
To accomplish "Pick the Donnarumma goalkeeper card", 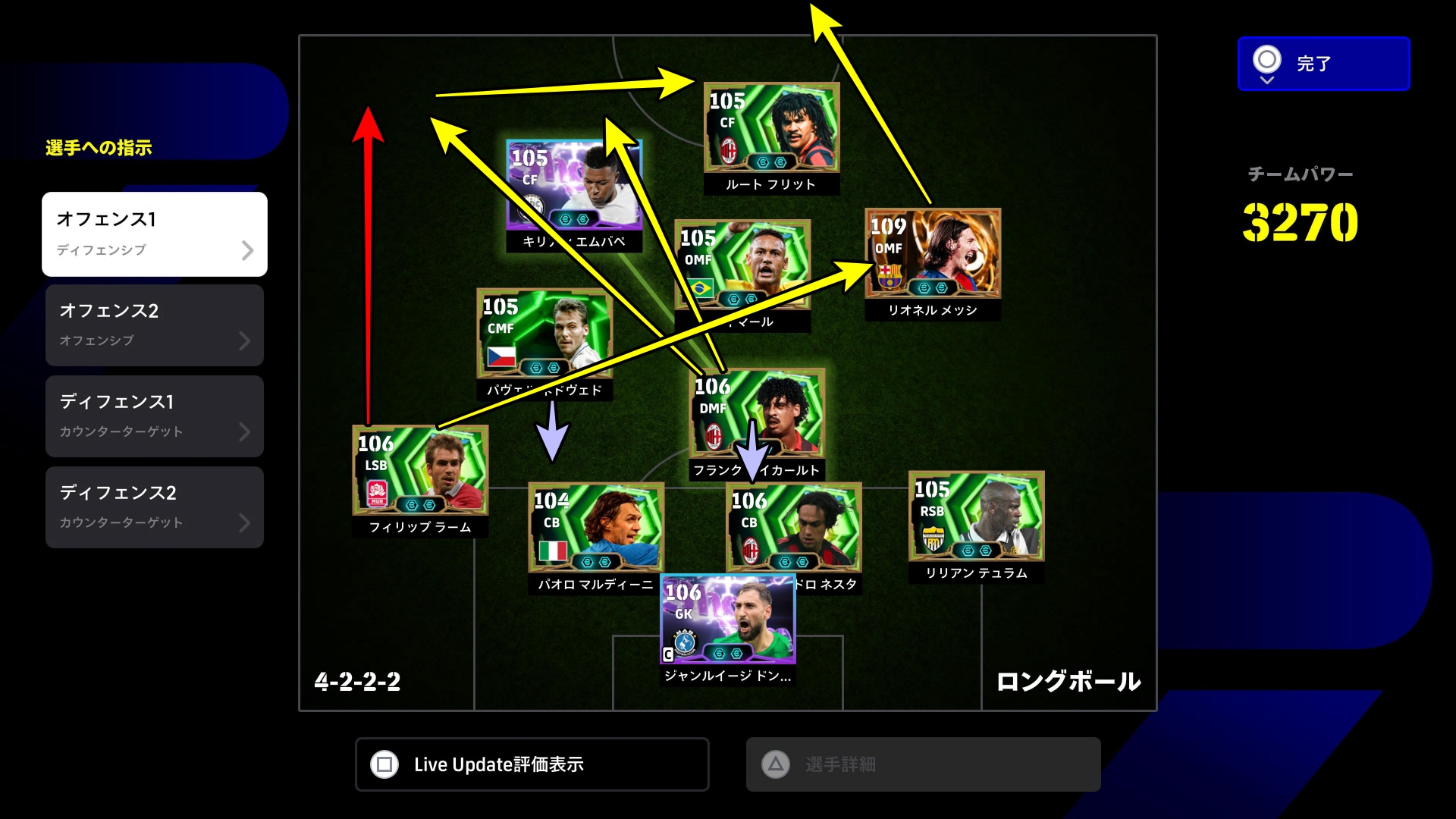I will coord(727,620).
